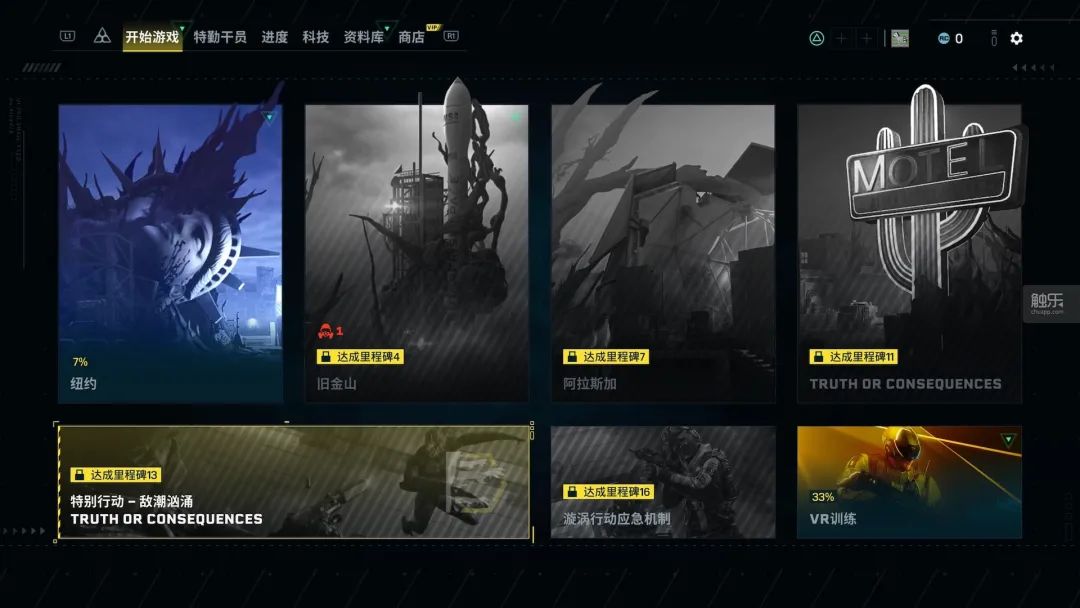Select the 开始游戏 tab
1080x608 pixels.
coord(152,37)
